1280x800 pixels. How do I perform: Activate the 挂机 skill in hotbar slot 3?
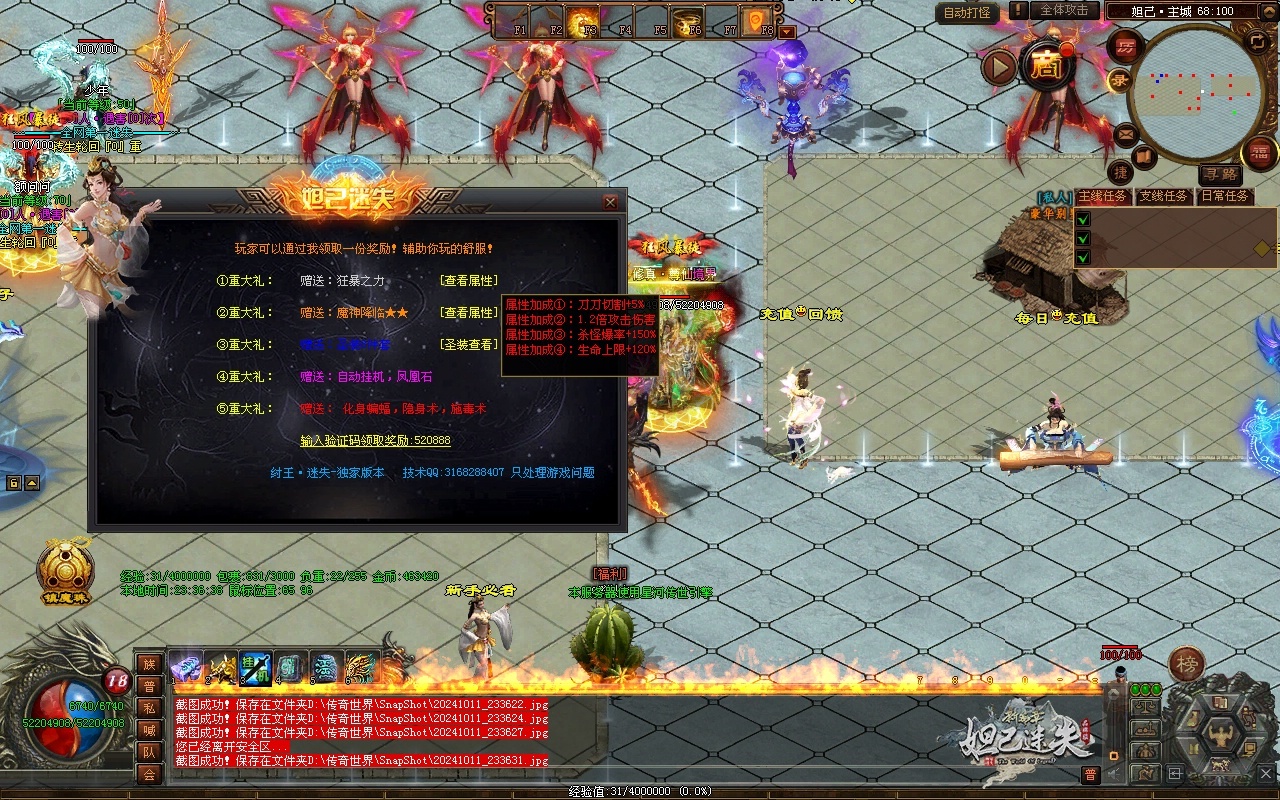[x=255, y=667]
